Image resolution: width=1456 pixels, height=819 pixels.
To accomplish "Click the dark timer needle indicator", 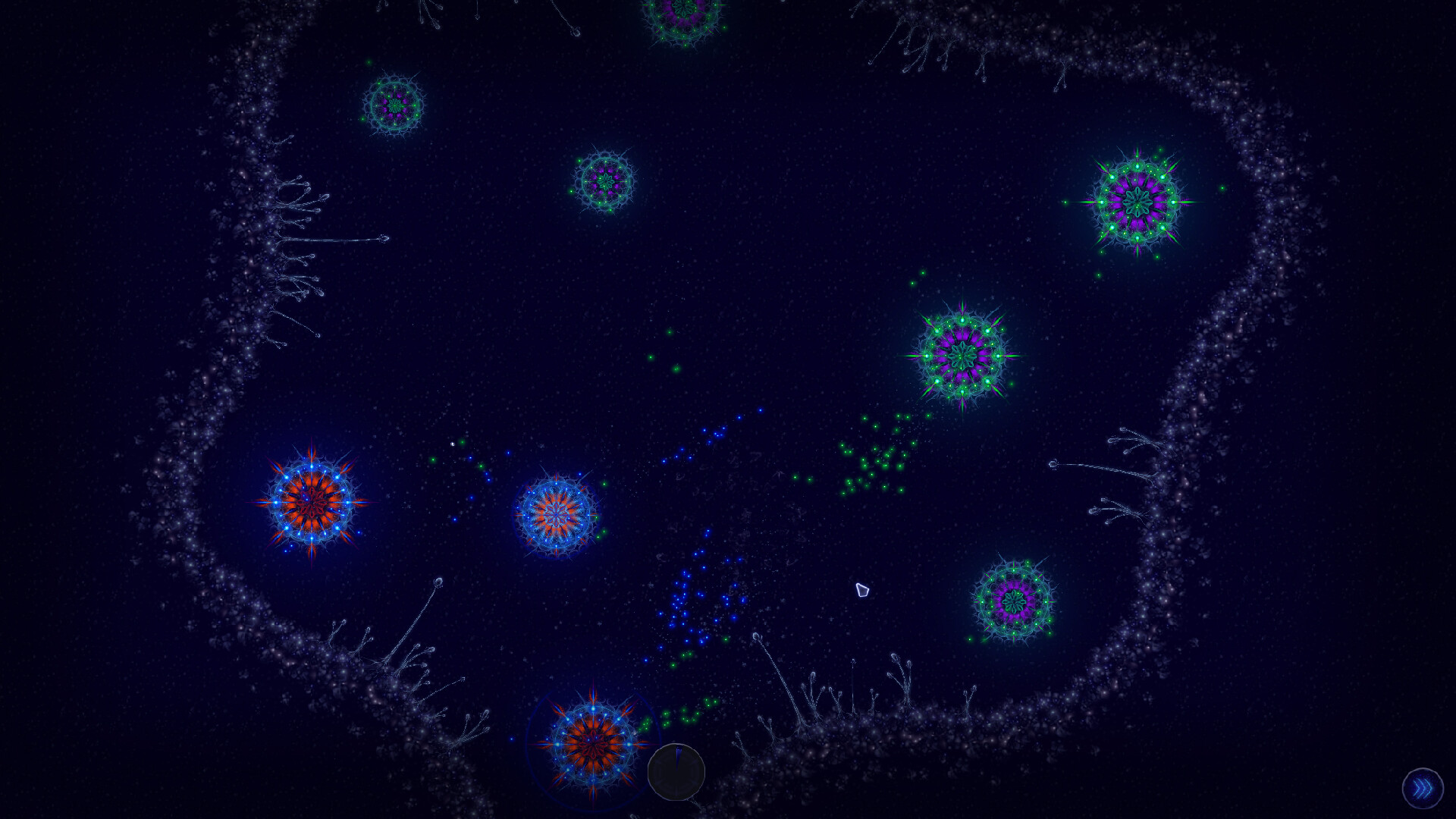I will tap(677, 758).
